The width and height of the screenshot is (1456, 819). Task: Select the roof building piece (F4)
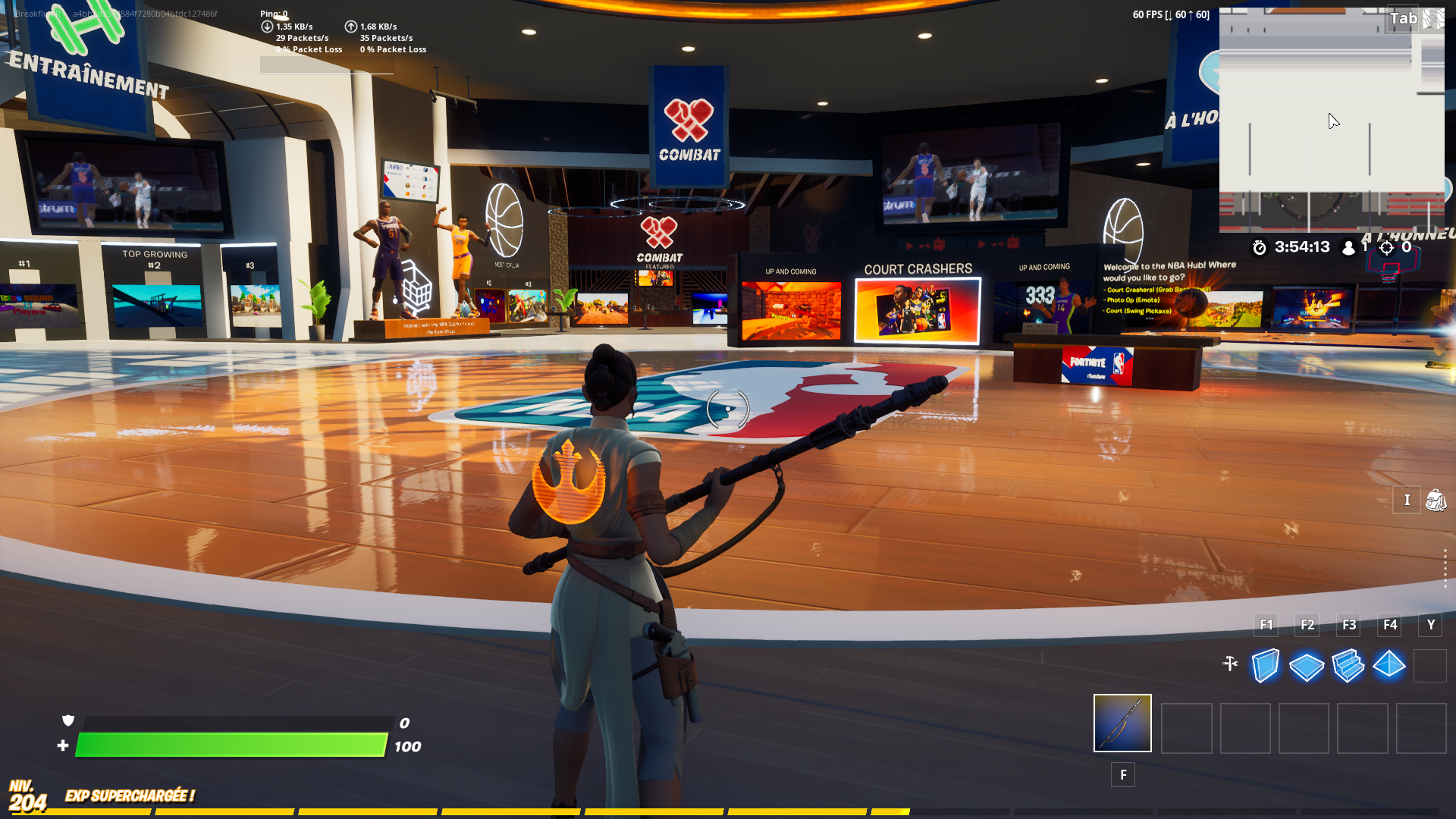tap(1389, 666)
